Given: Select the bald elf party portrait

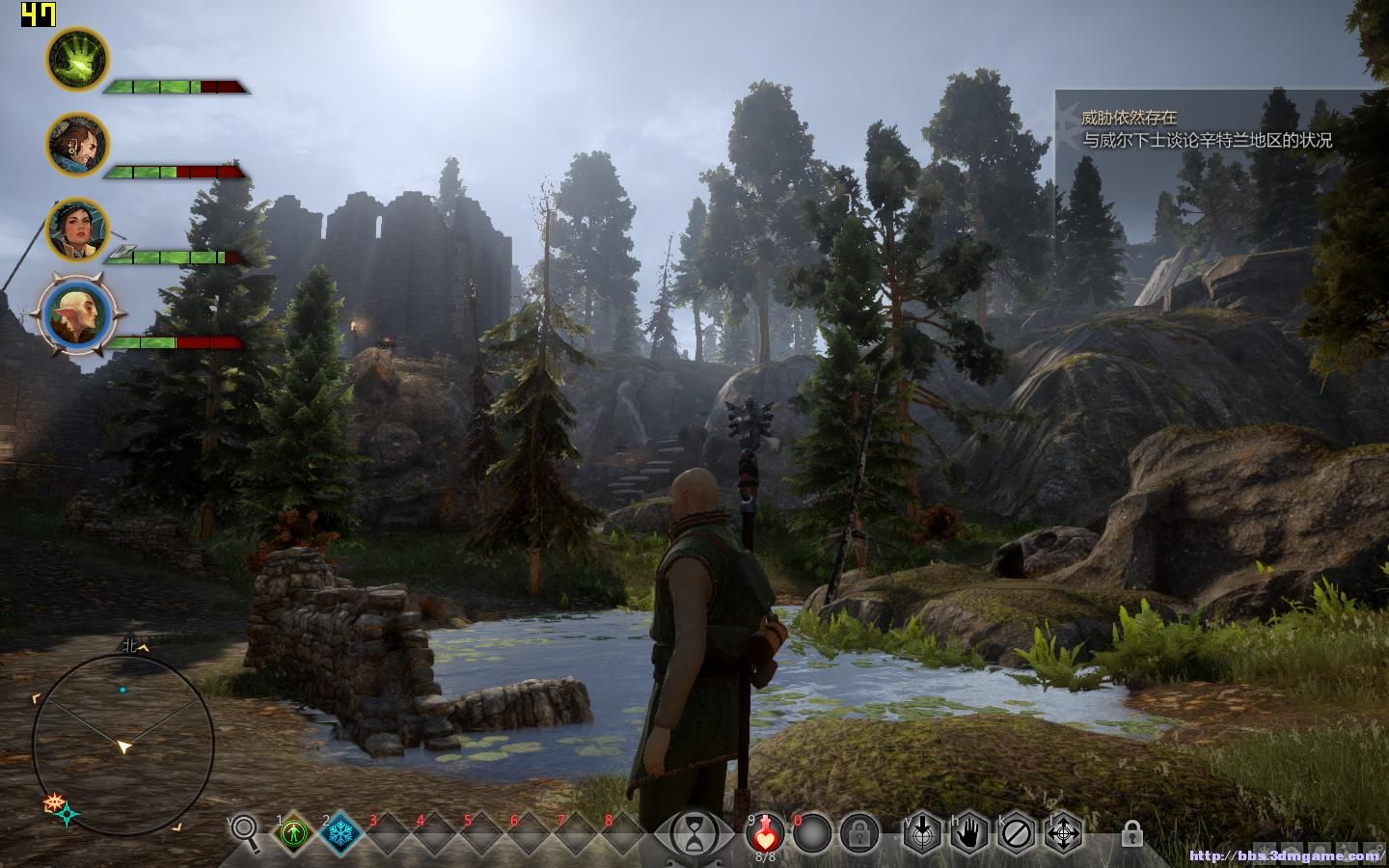Looking at the screenshot, I should (x=77, y=314).
